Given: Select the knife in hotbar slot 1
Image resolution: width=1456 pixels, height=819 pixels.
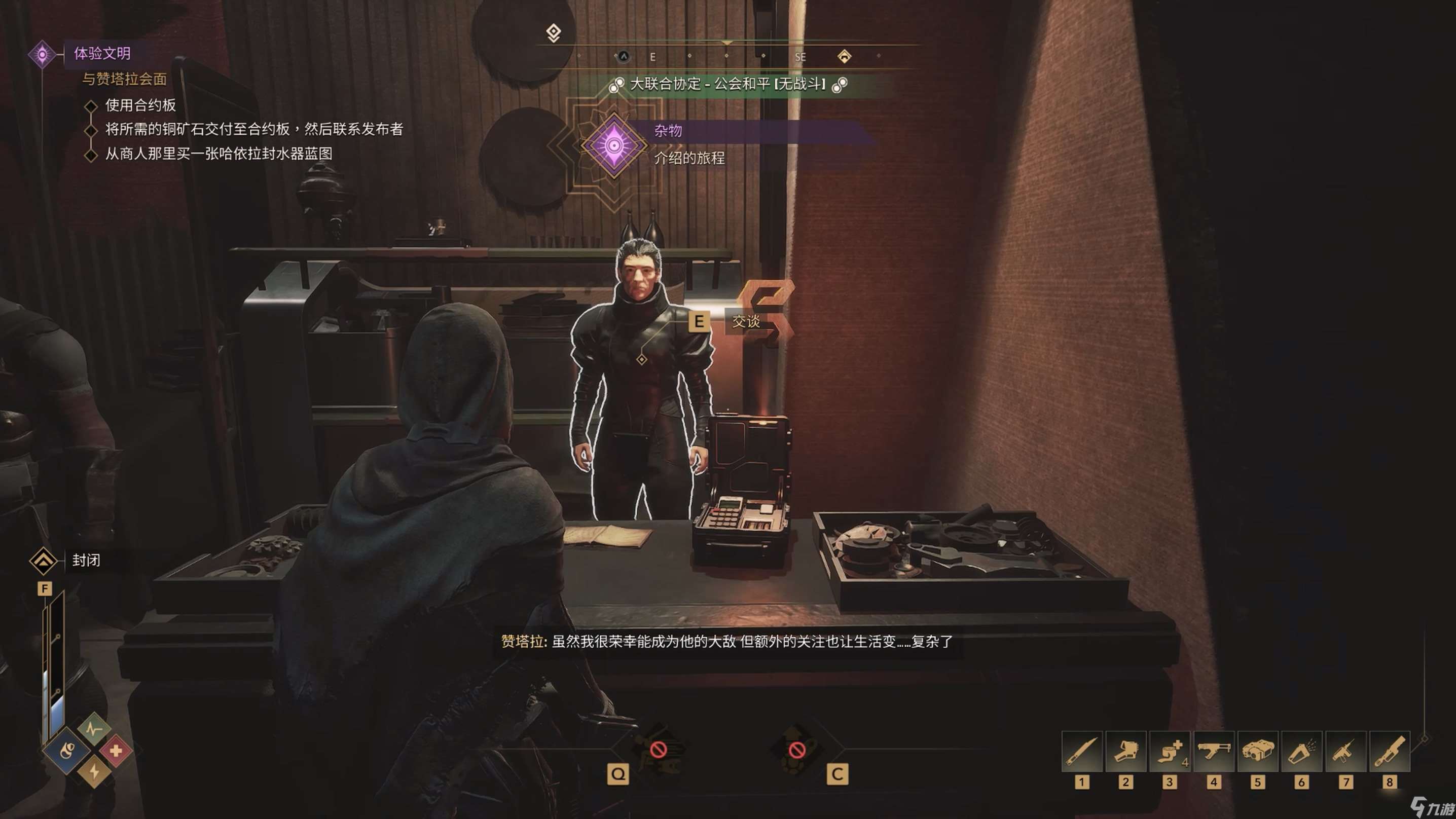Looking at the screenshot, I should pyautogui.click(x=1081, y=751).
